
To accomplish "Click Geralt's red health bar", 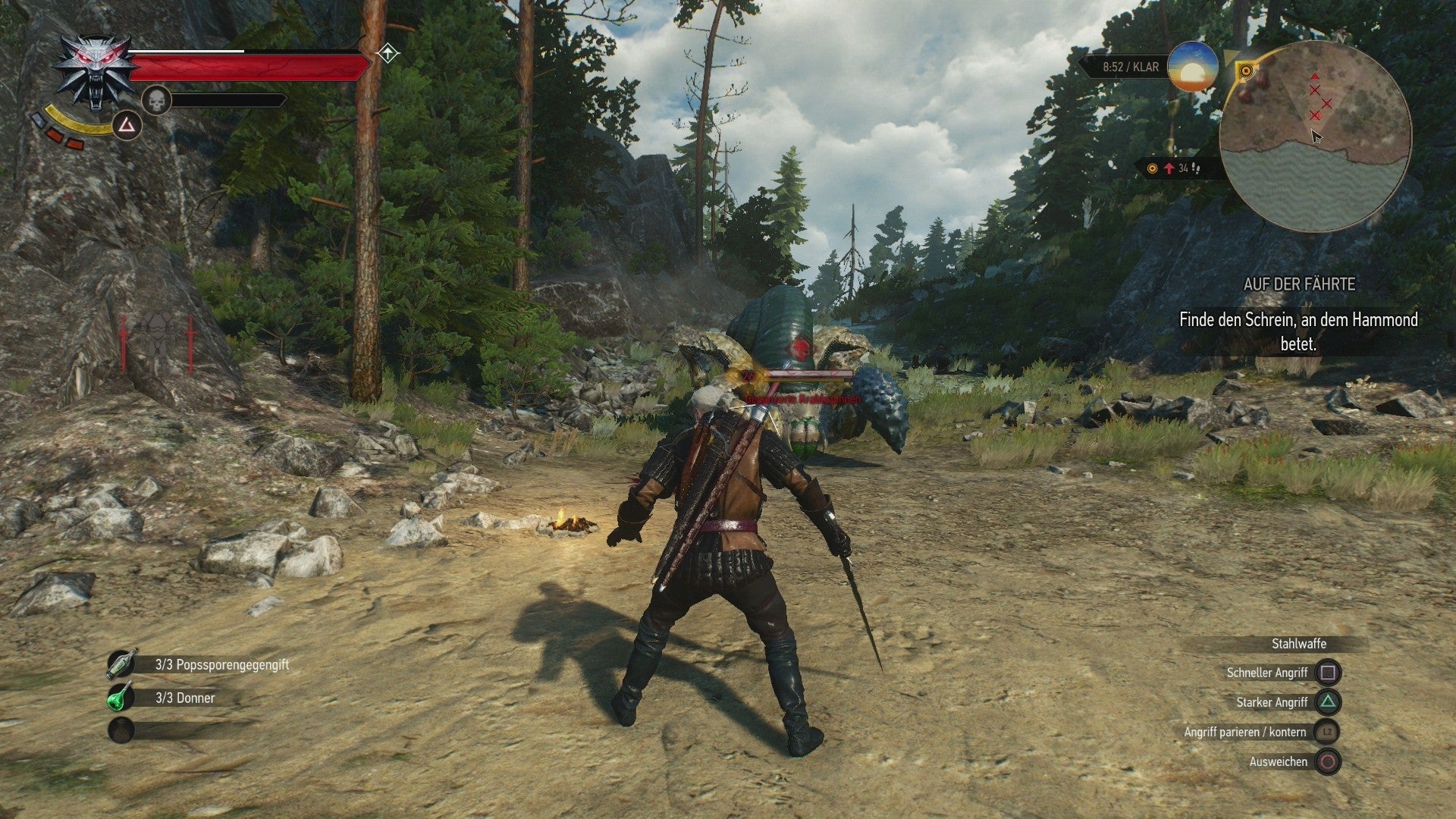I will tap(243, 66).
